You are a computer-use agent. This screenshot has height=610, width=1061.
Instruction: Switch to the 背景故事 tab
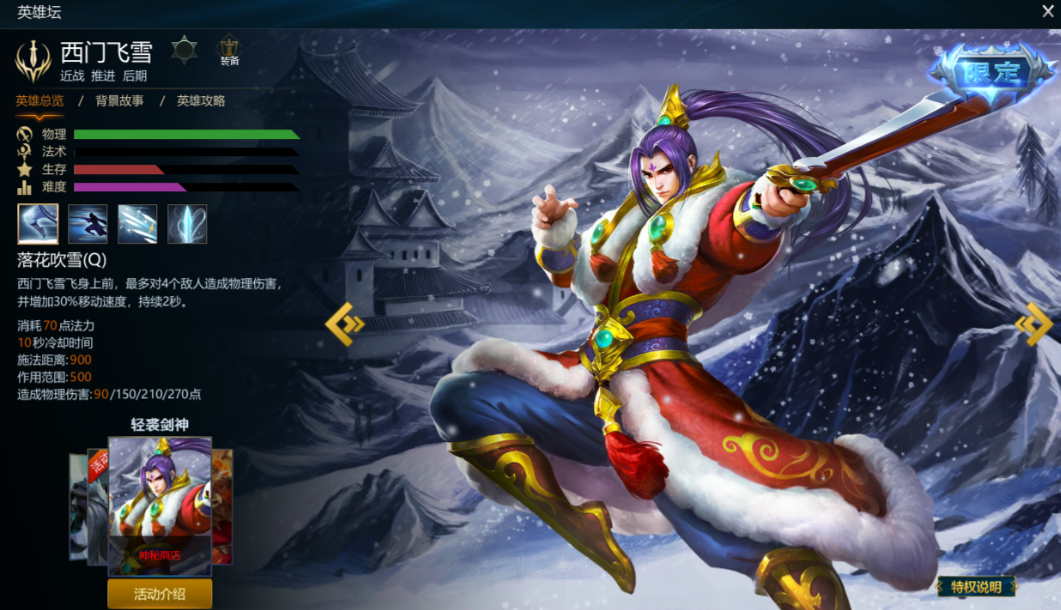point(120,101)
